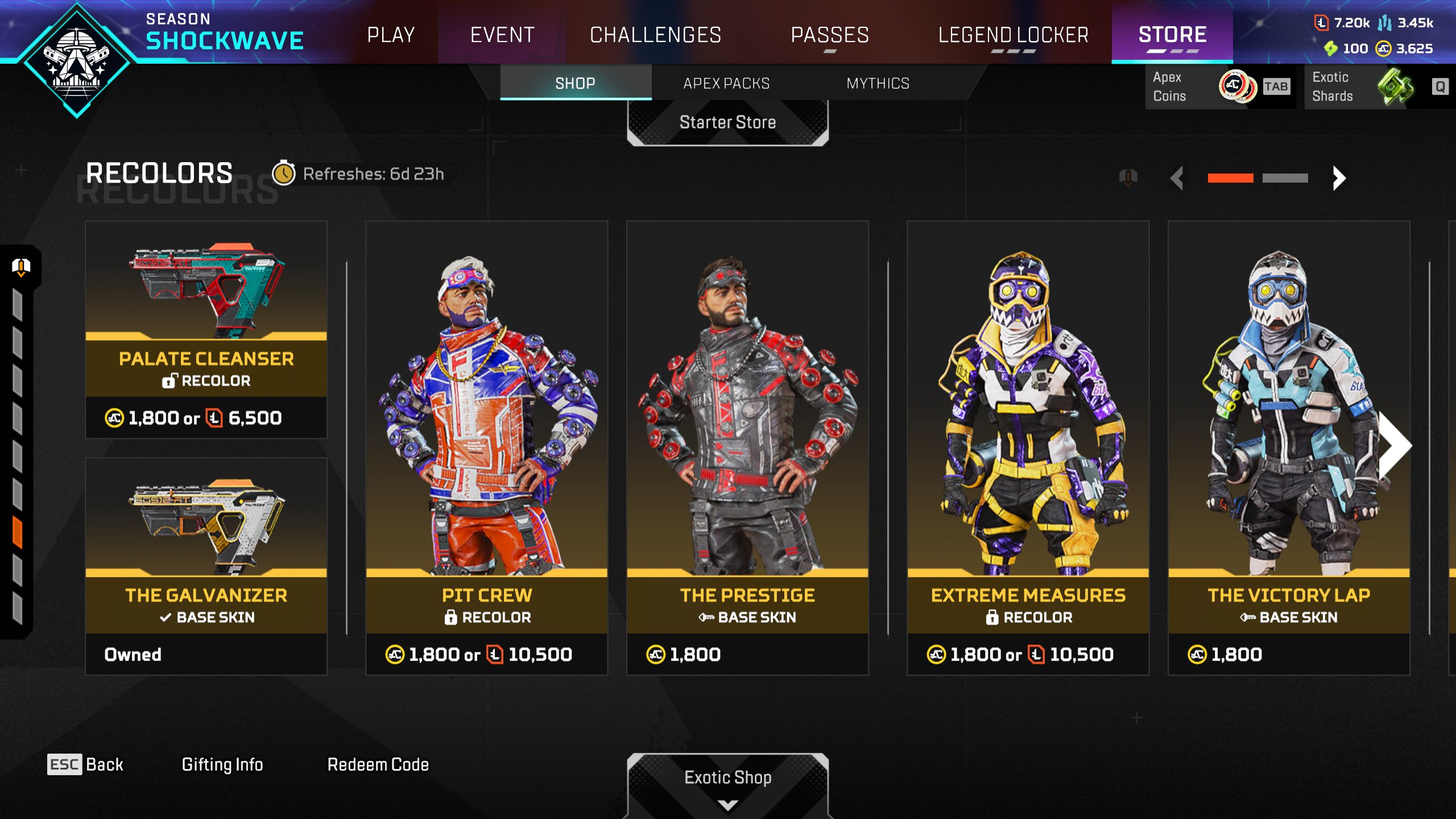
Task: Switch to the Event tab
Action: pyautogui.click(x=502, y=35)
